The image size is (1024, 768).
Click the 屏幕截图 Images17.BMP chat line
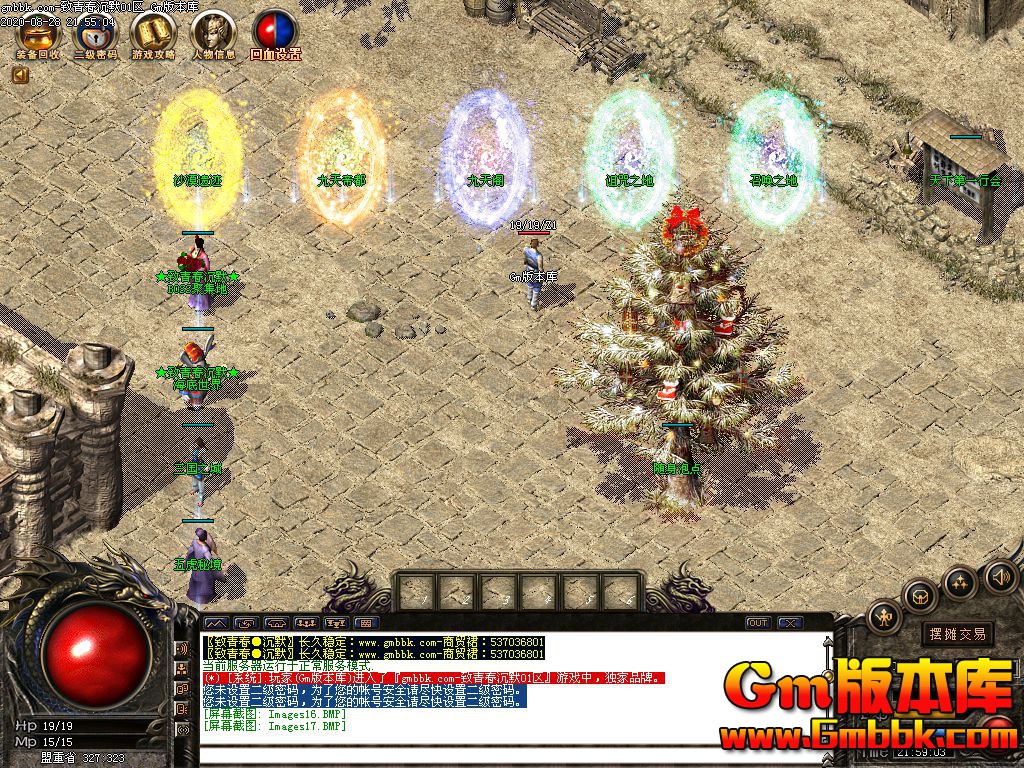pos(273,726)
